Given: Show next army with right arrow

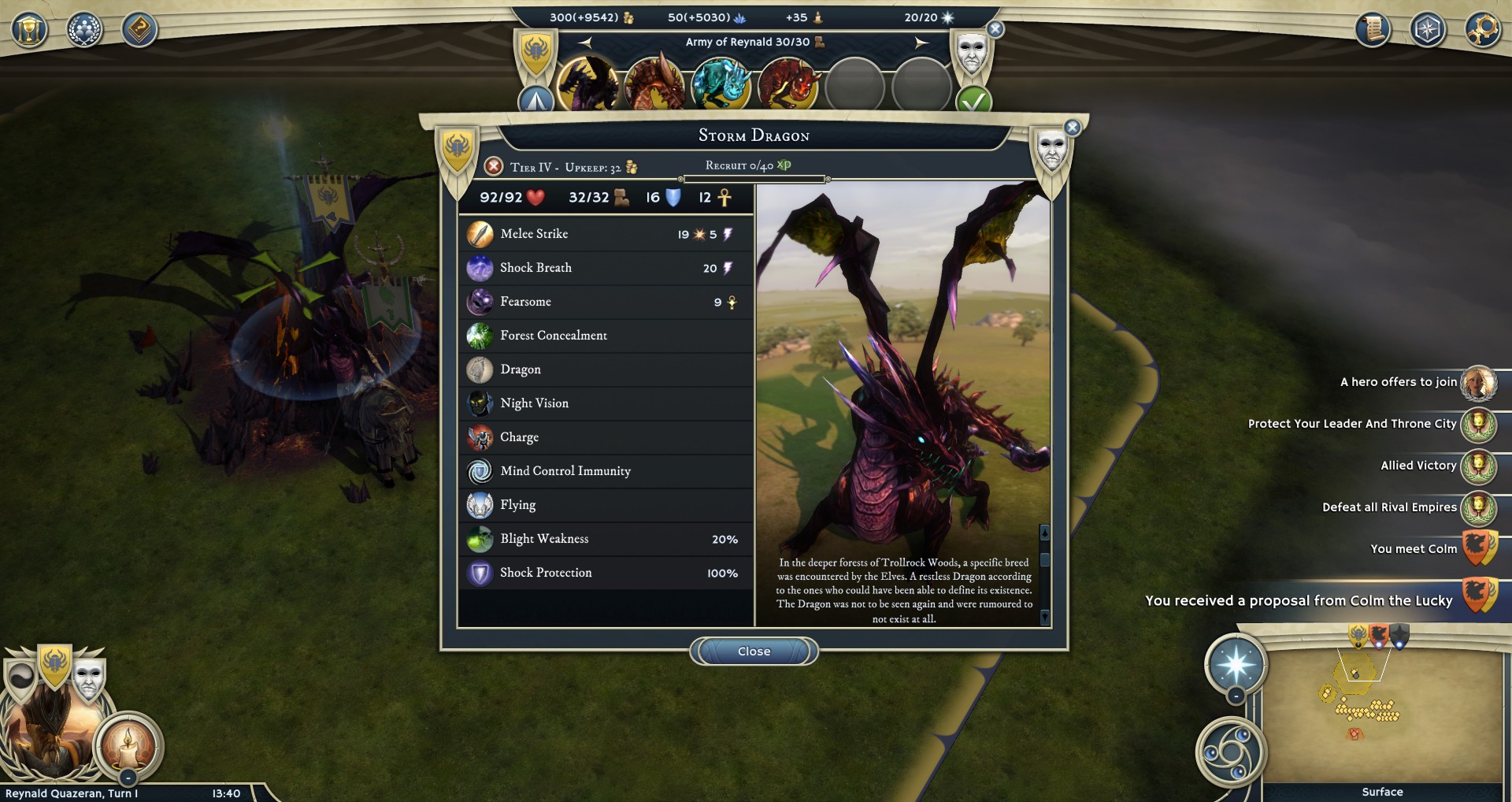Looking at the screenshot, I should [x=921, y=43].
